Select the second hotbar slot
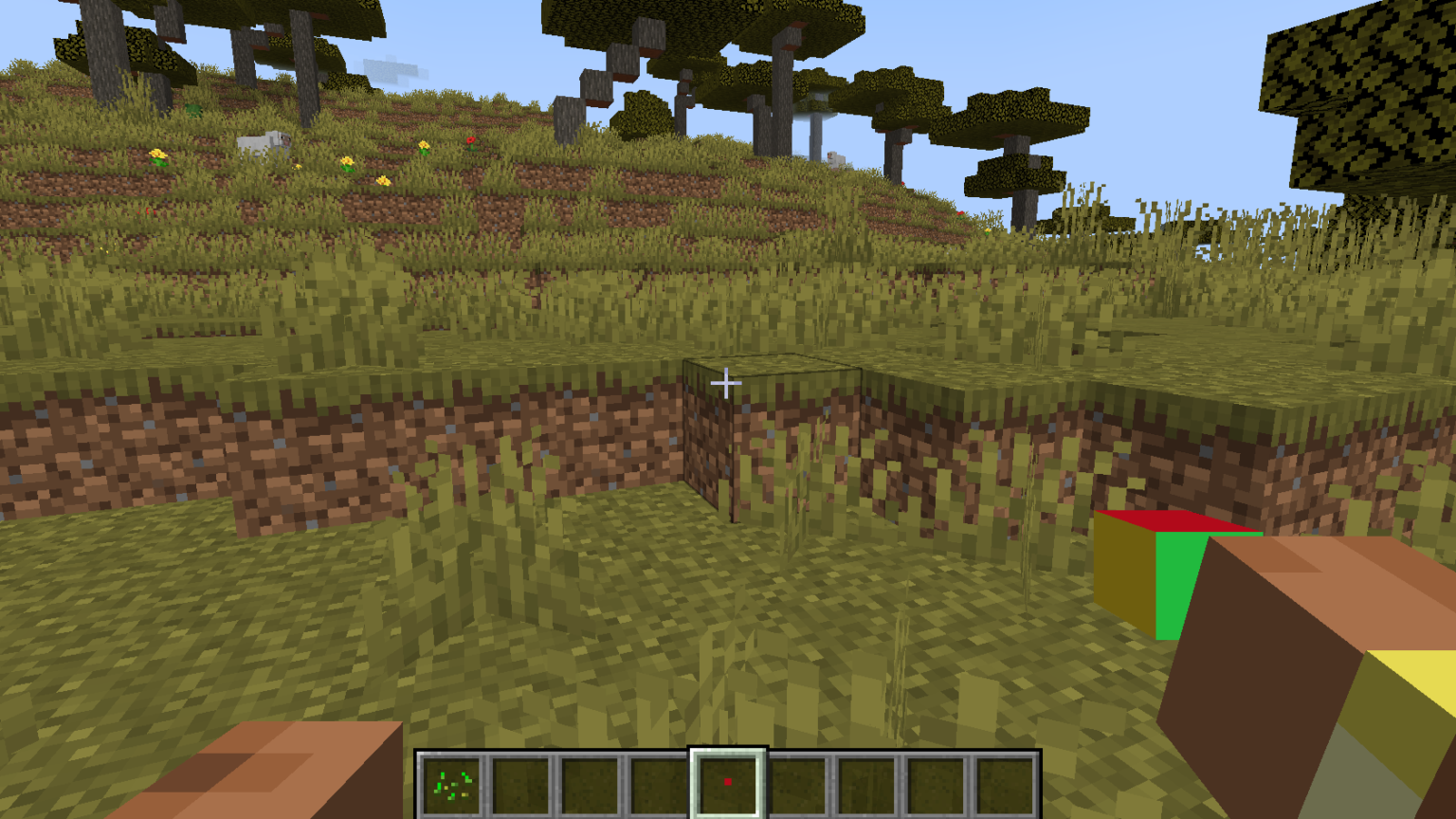The width and height of the screenshot is (1456, 819). [521, 781]
